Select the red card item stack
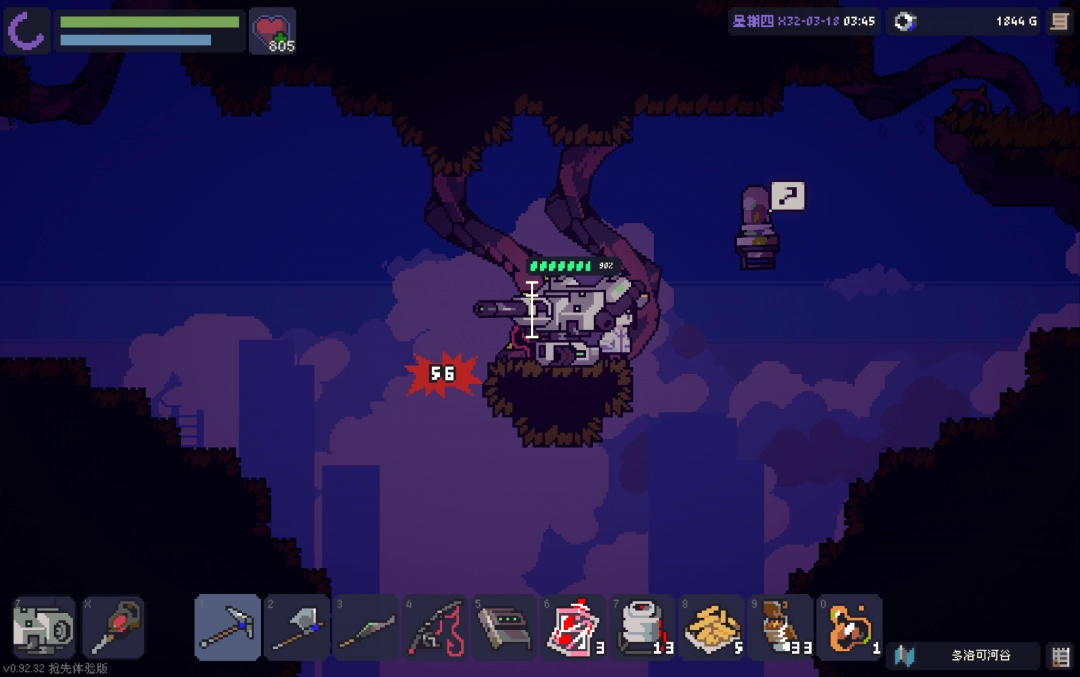The height and width of the screenshot is (677, 1080). point(573,627)
